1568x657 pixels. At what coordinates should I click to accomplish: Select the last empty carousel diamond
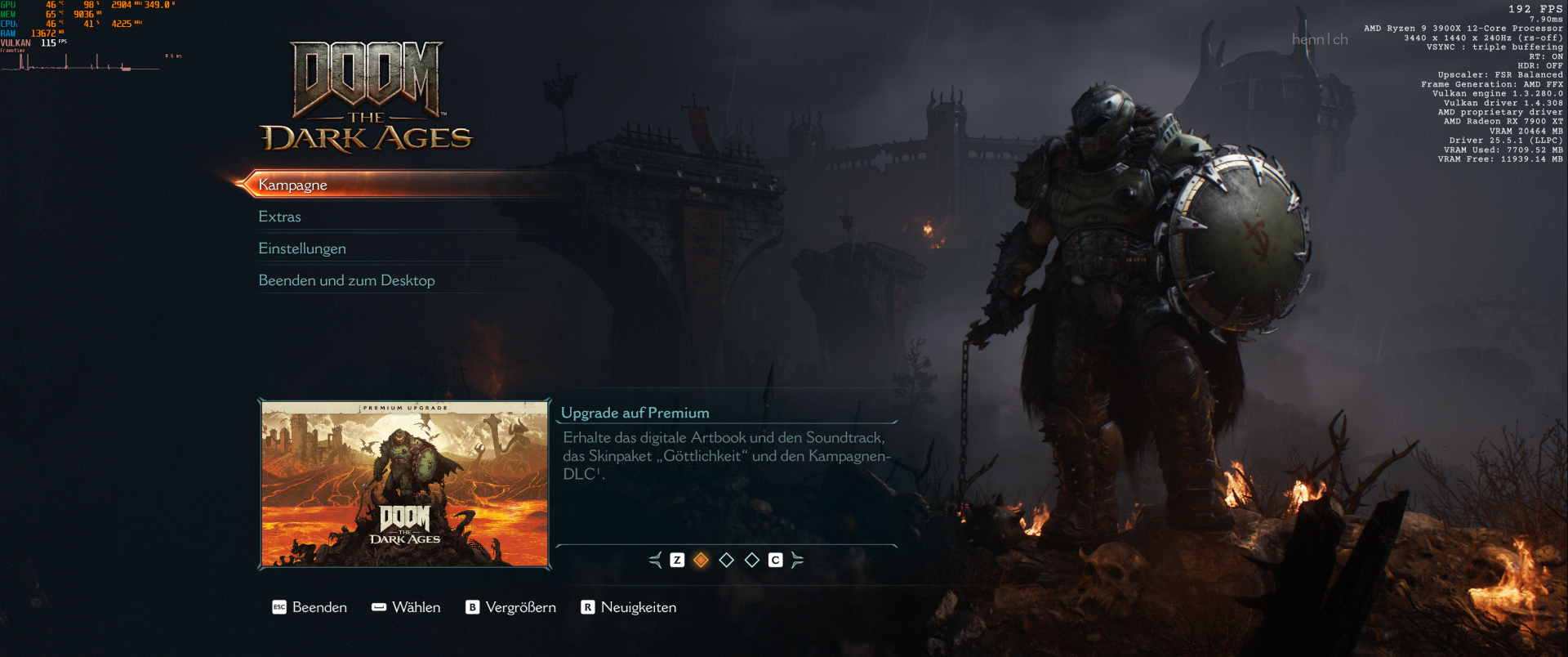point(751,561)
